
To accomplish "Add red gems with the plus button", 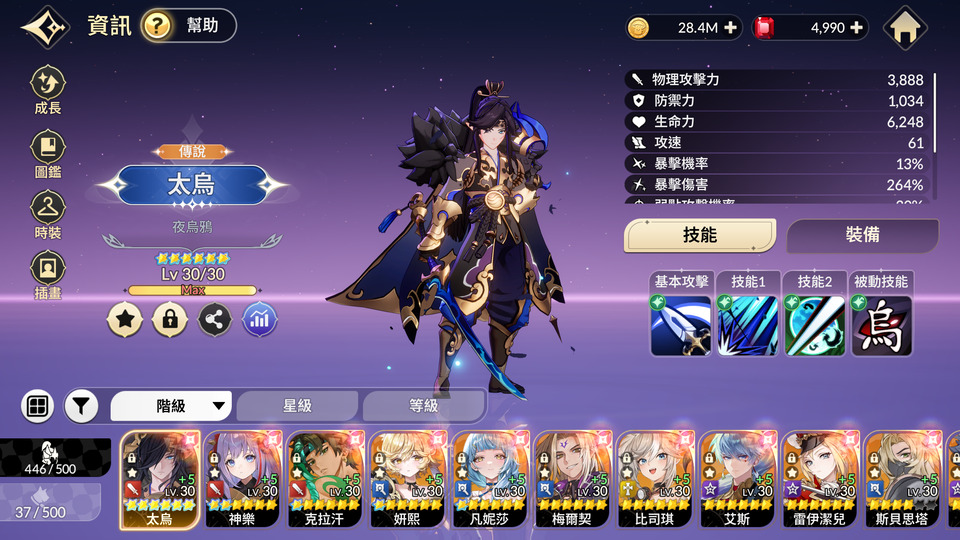I will click(856, 28).
